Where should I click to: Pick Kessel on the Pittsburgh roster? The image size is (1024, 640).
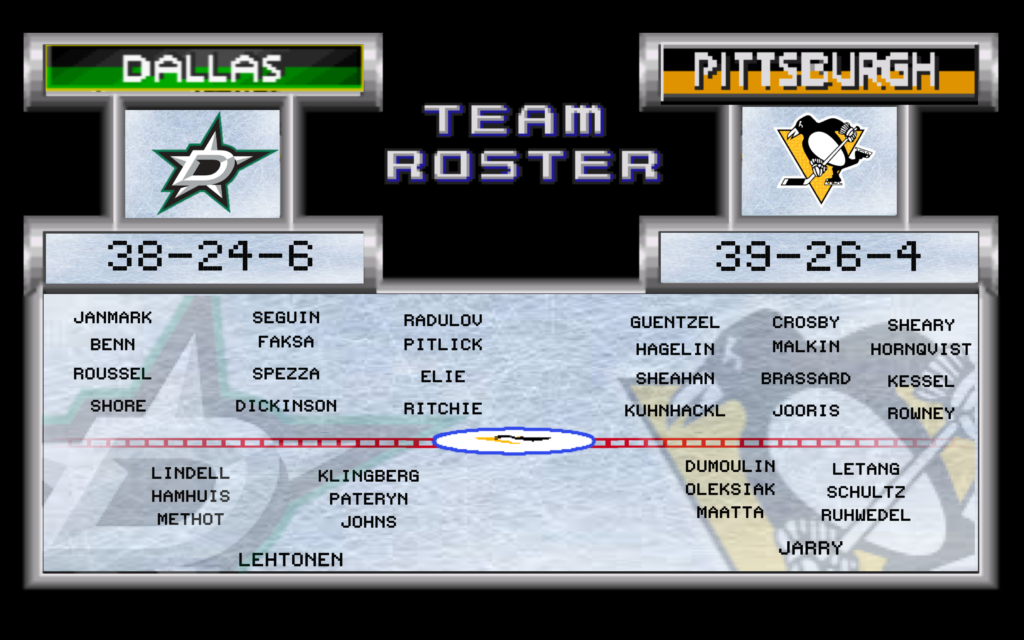click(x=920, y=381)
